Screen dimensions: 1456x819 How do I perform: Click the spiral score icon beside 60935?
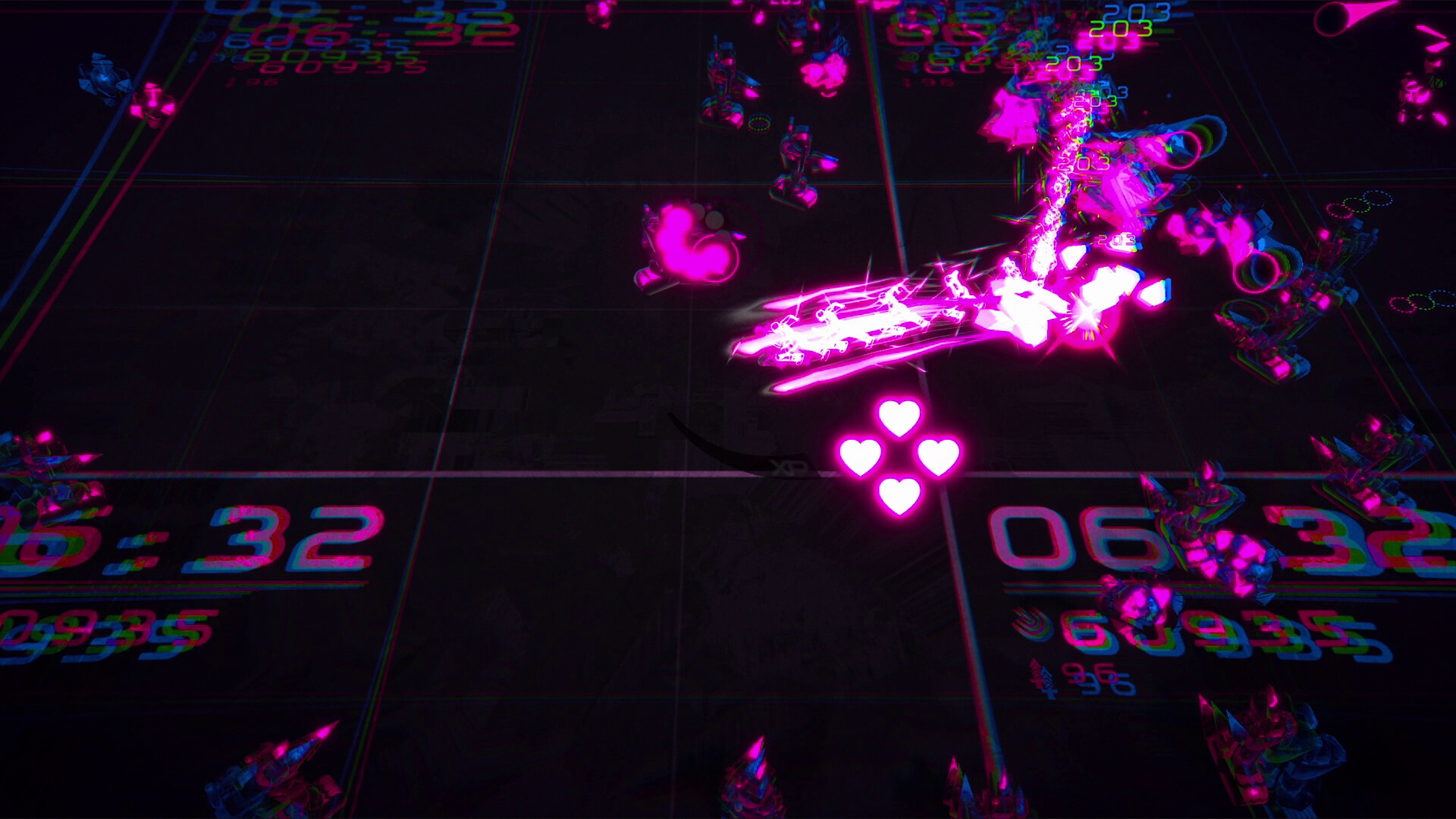tap(1031, 626)
